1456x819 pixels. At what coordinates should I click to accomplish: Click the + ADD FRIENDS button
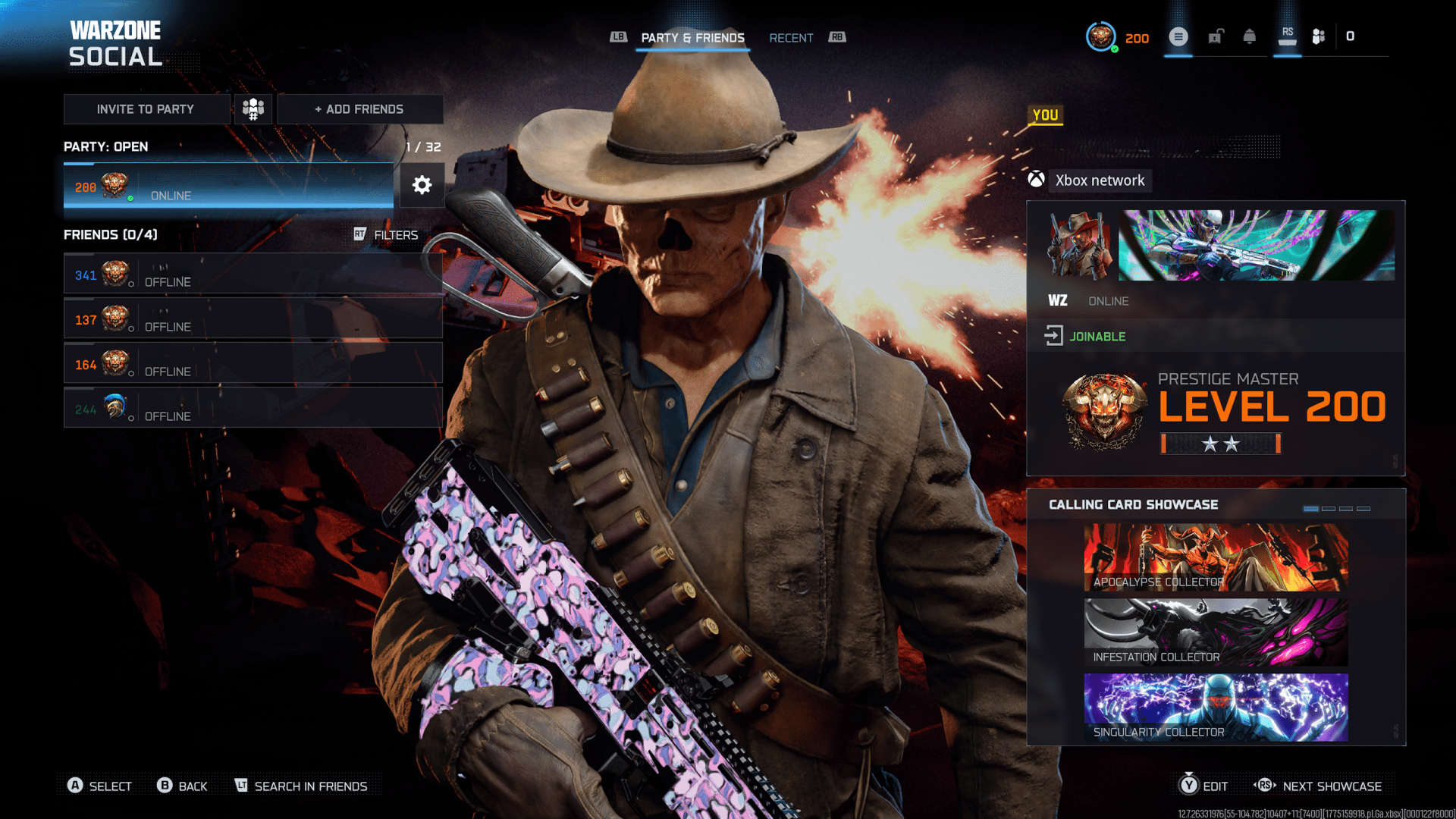359,108
